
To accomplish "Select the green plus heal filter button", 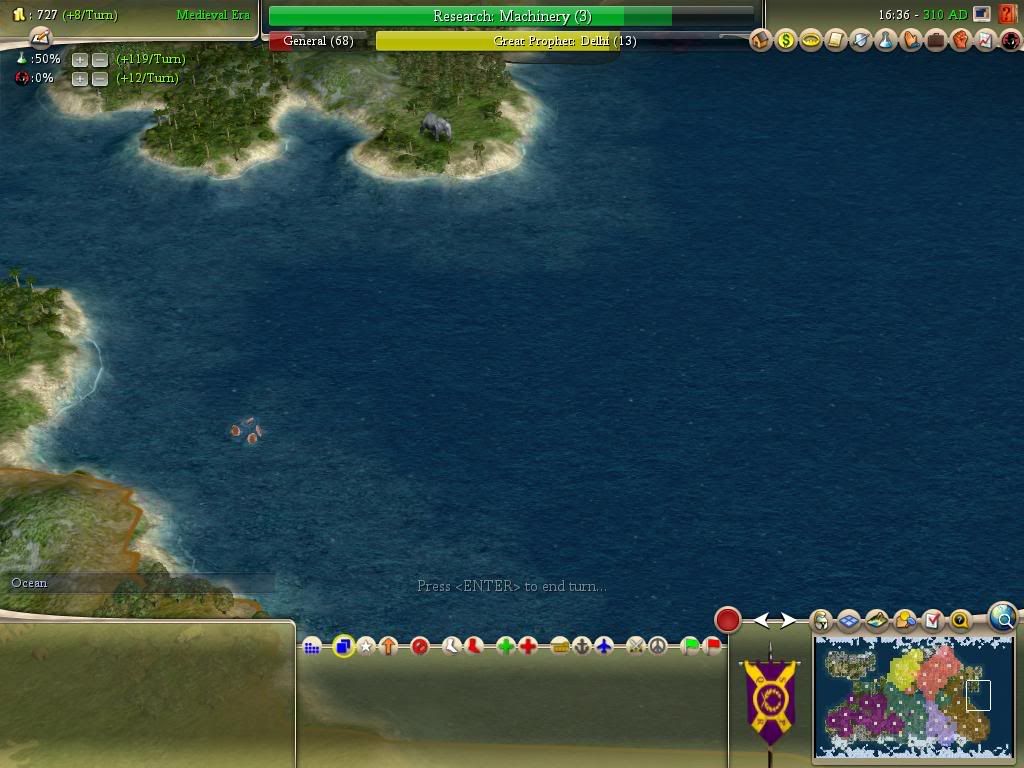I will coord(505,646).
